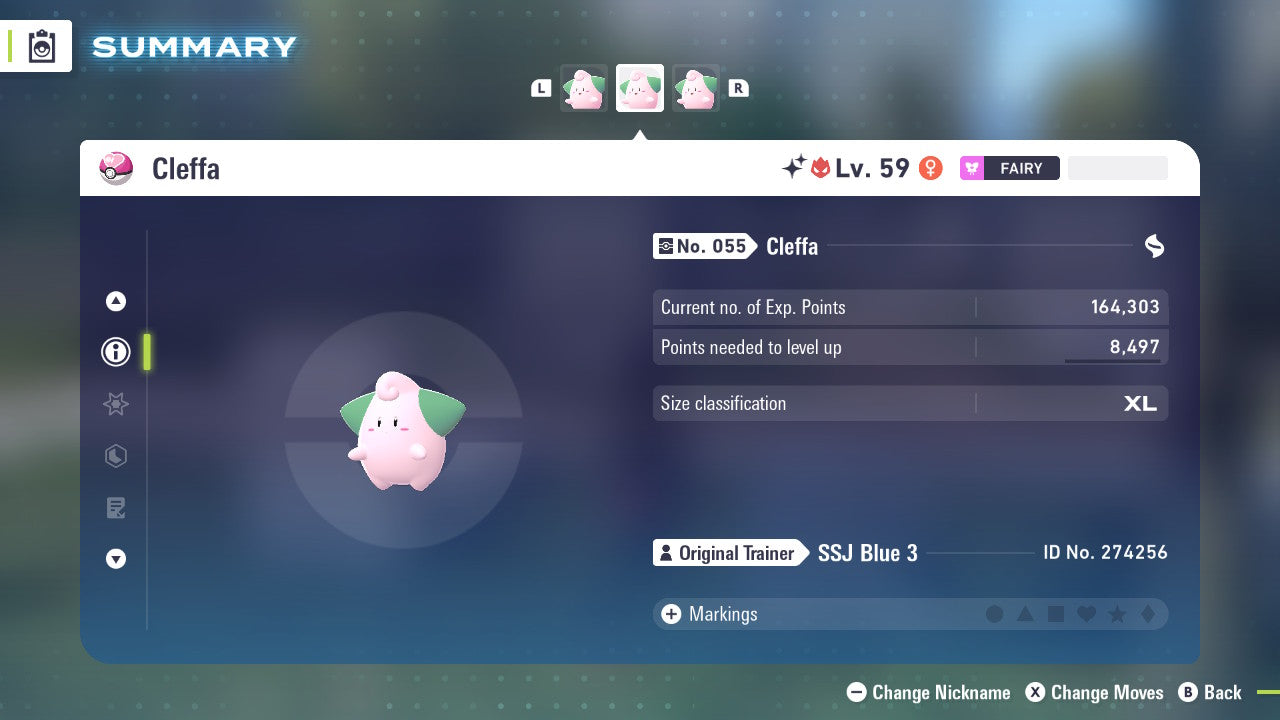Select the info (i) icon in the sidebar
This screenshot has height=720, width=1280.
(x=115, y=351)
